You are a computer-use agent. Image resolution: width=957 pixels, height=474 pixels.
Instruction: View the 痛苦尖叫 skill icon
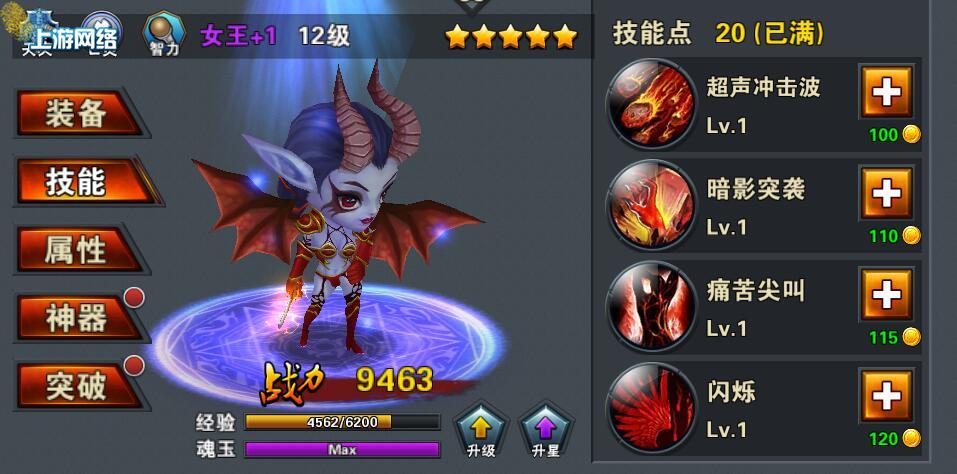651,306
